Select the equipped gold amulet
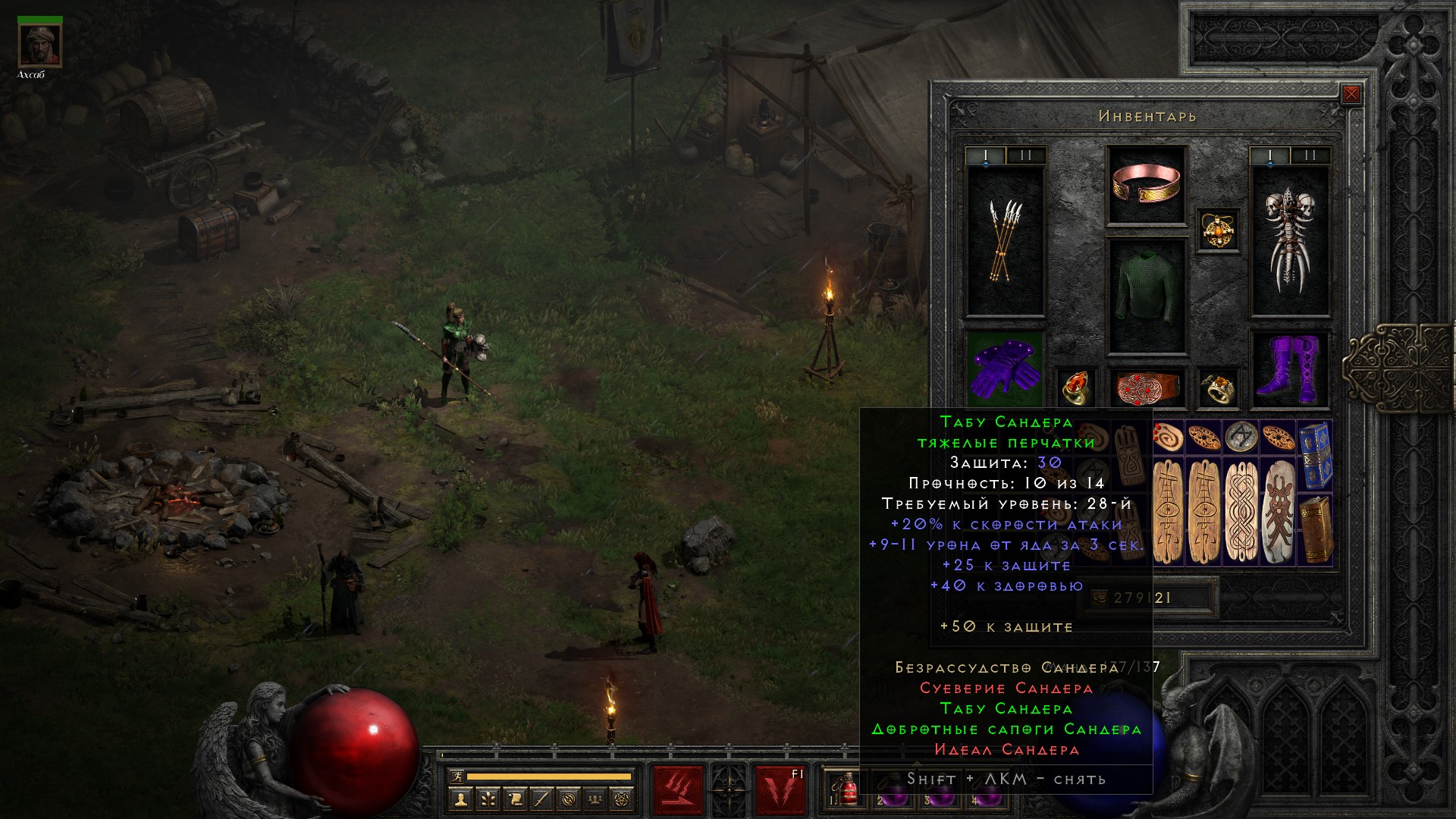1456x819 pixels. pos(1218,230)
